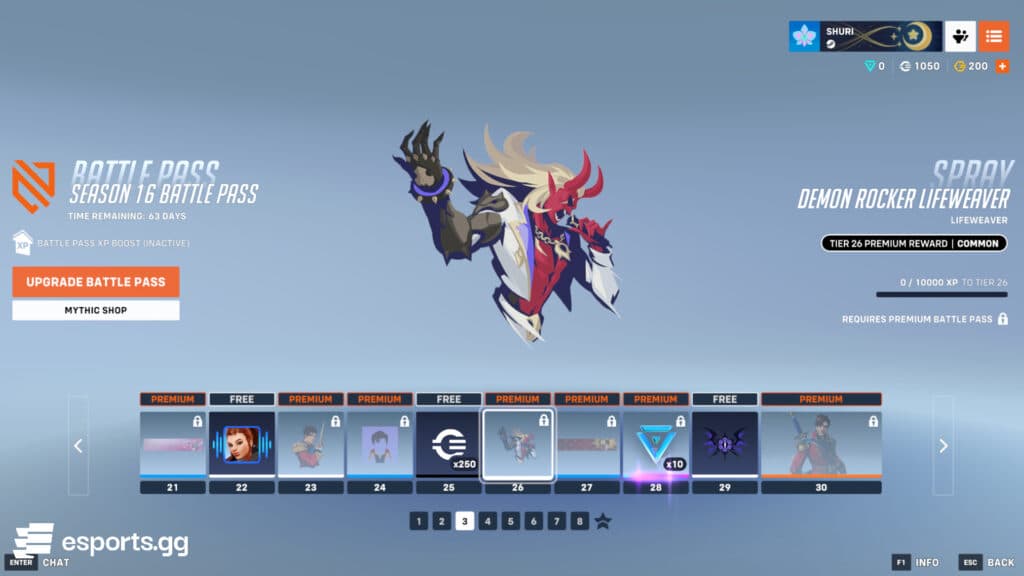
Task: Select the tier 28 mythic prism reward
Action: coord(656,443)
